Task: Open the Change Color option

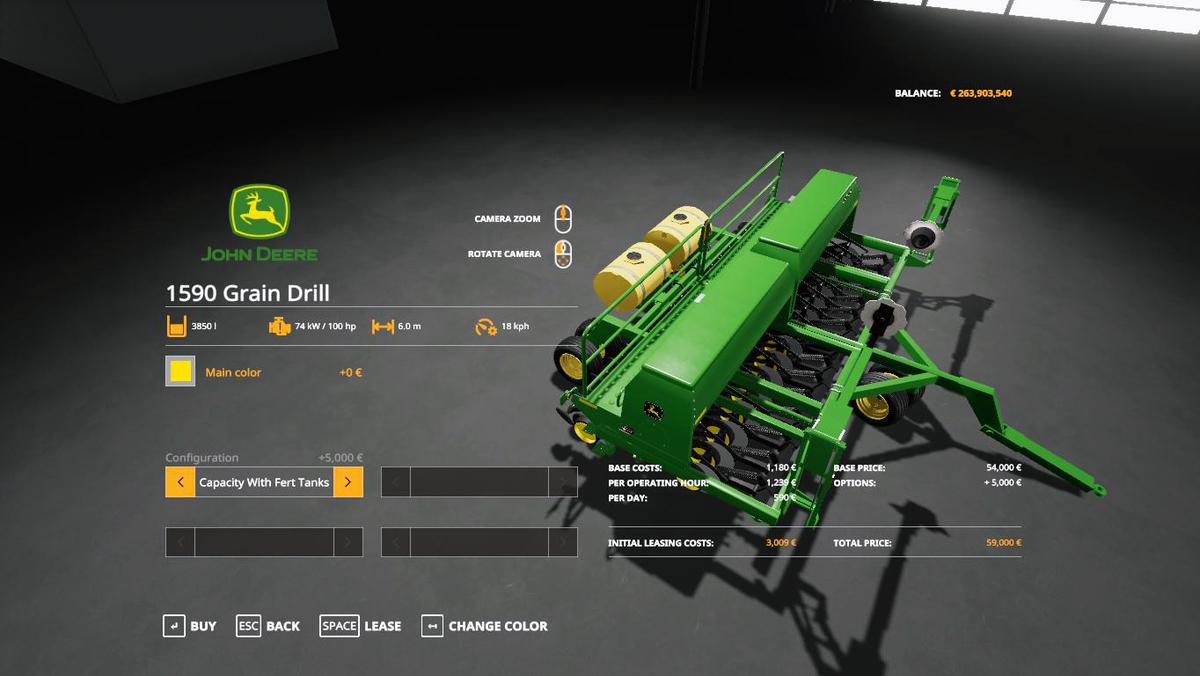Action: [485, 626]
